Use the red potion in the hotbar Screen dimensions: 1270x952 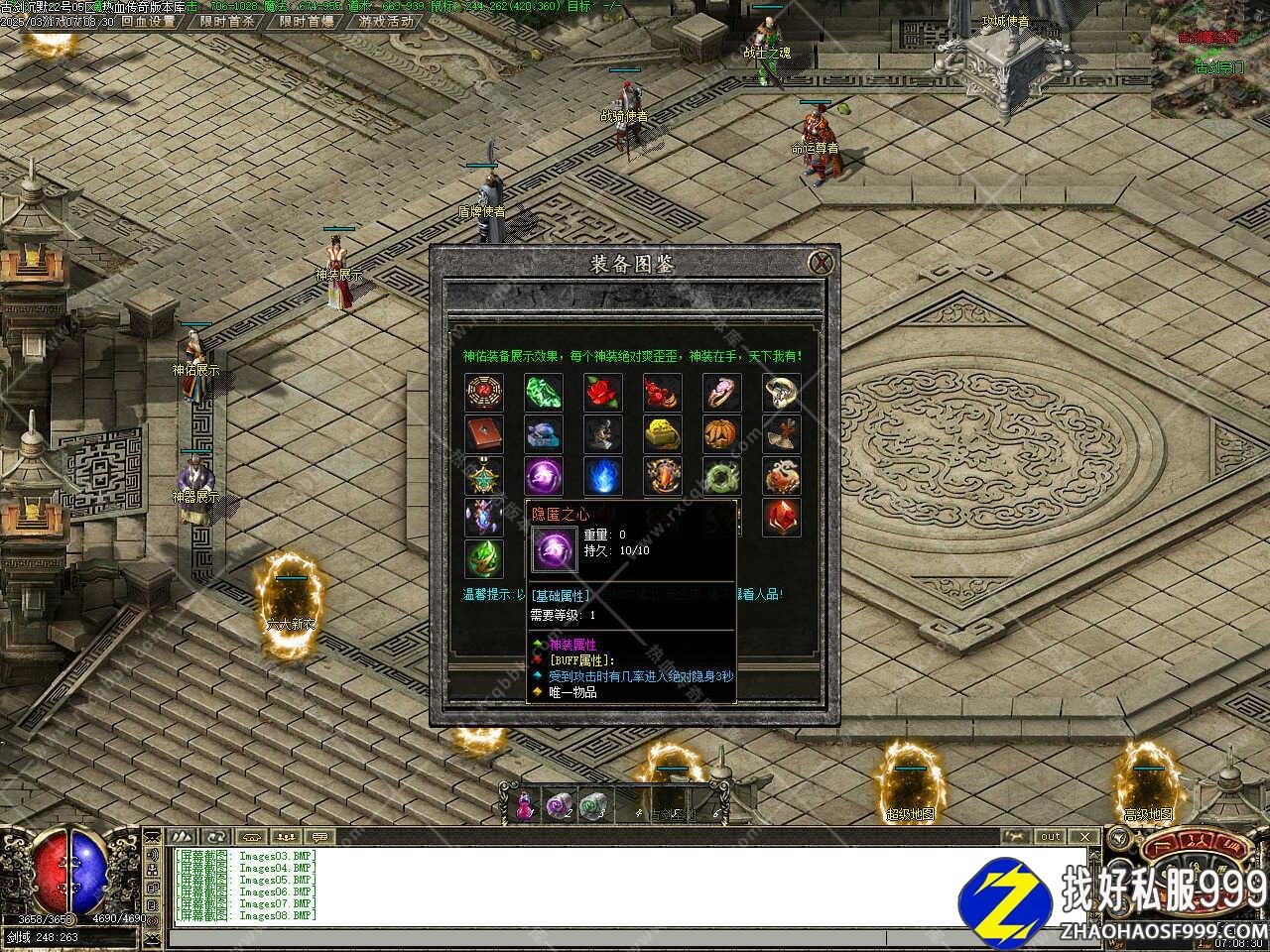[x=524, y=804]
